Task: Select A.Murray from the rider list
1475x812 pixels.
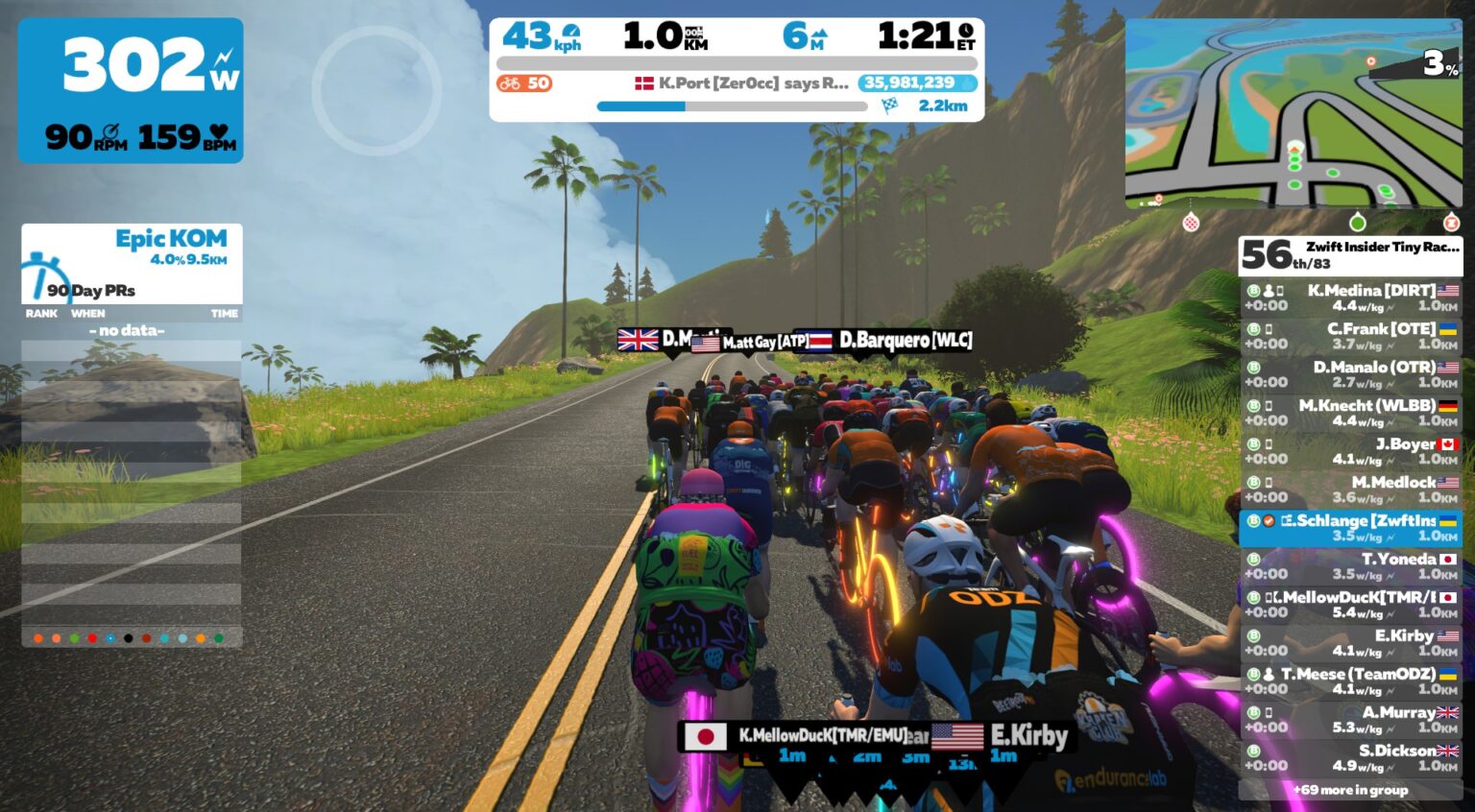Action: pyautogui.click(x=1351, y=720)
